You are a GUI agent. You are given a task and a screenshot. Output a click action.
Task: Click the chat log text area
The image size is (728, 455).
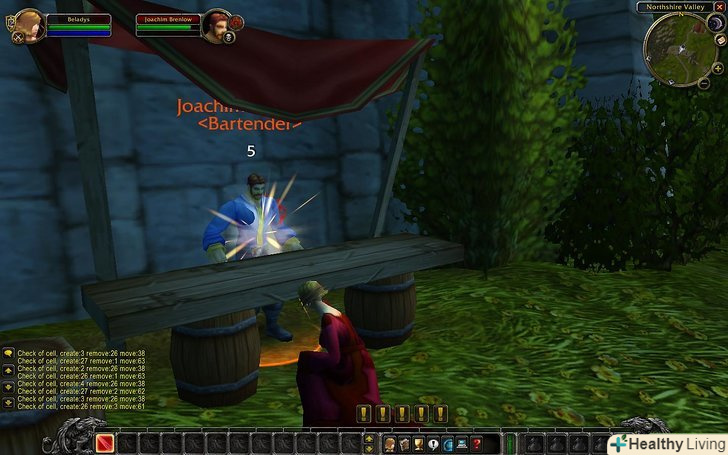click(x=80, y=380)
